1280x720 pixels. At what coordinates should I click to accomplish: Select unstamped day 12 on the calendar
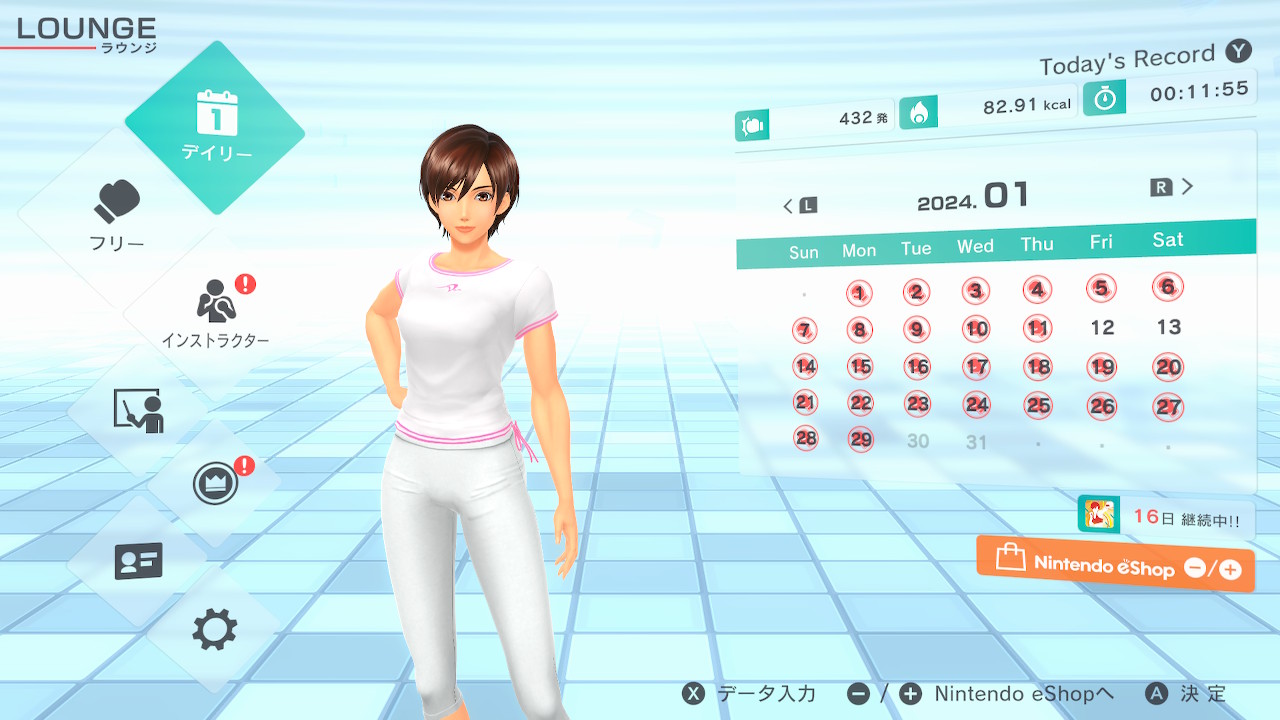pos(1102,328)
